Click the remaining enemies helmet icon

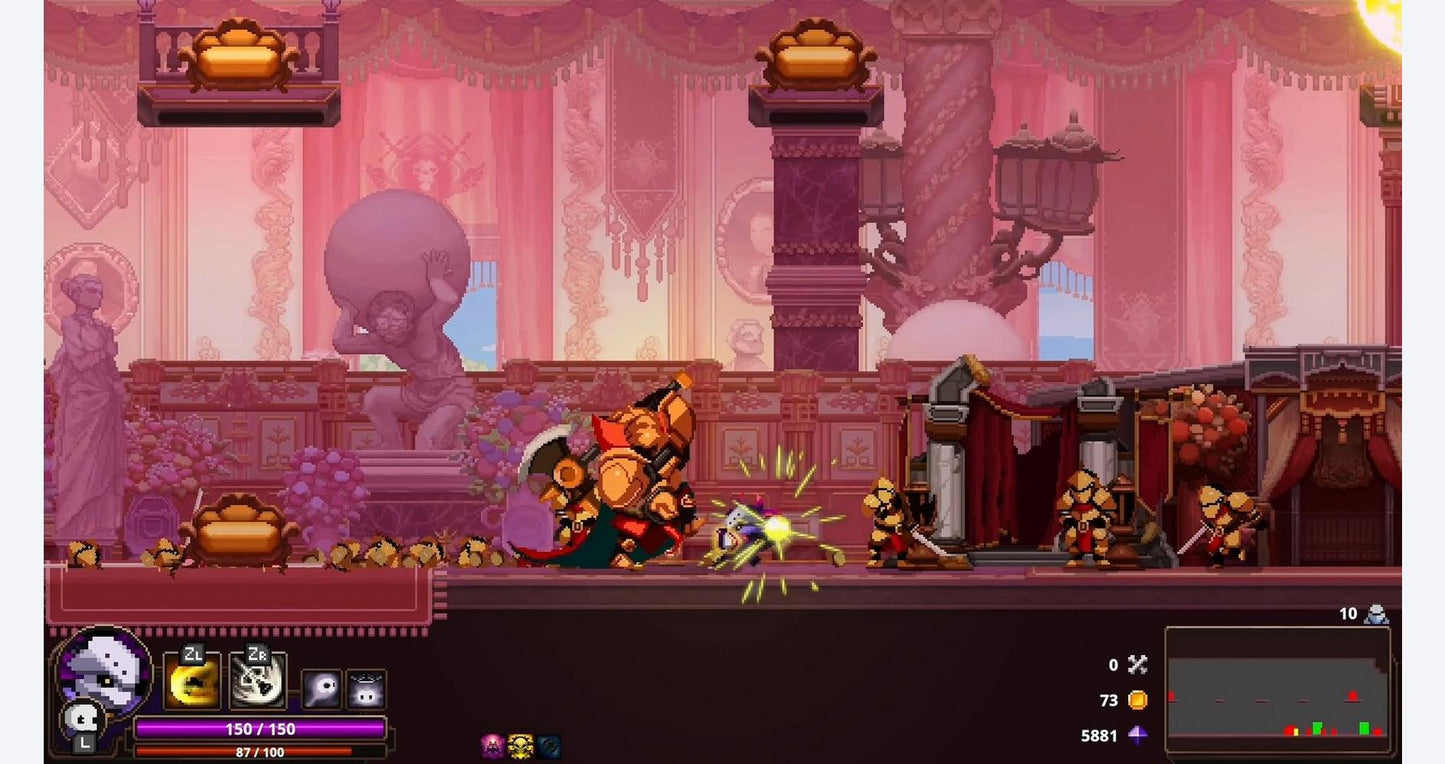pyautogui.click(x=1377, y=614)
